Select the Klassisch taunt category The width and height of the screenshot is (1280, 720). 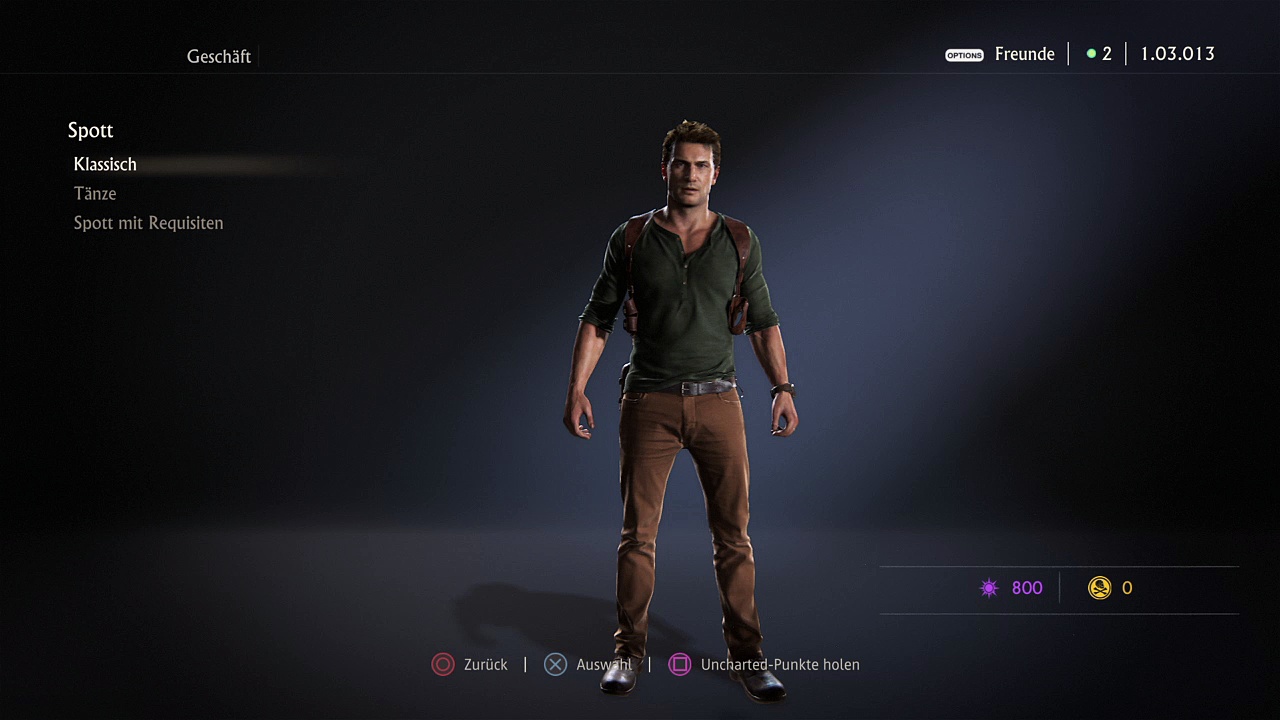[x=105, y=164]
